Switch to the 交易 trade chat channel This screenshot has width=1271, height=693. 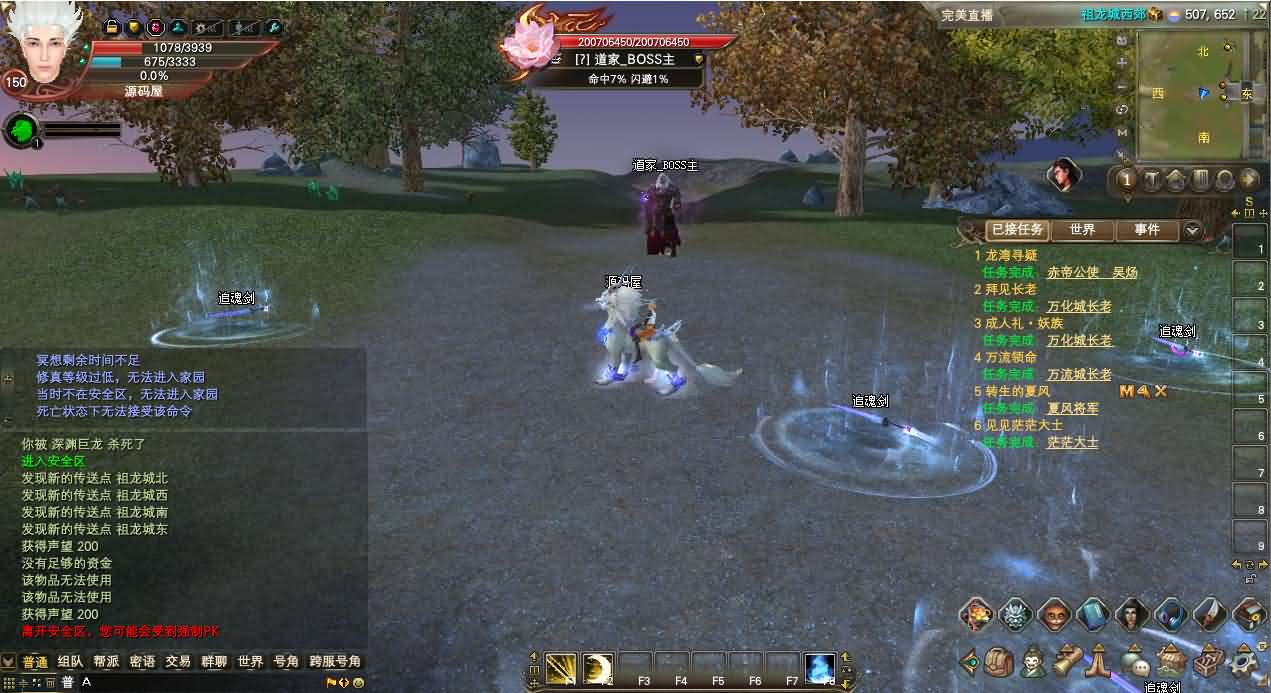(x=178, y=662)
